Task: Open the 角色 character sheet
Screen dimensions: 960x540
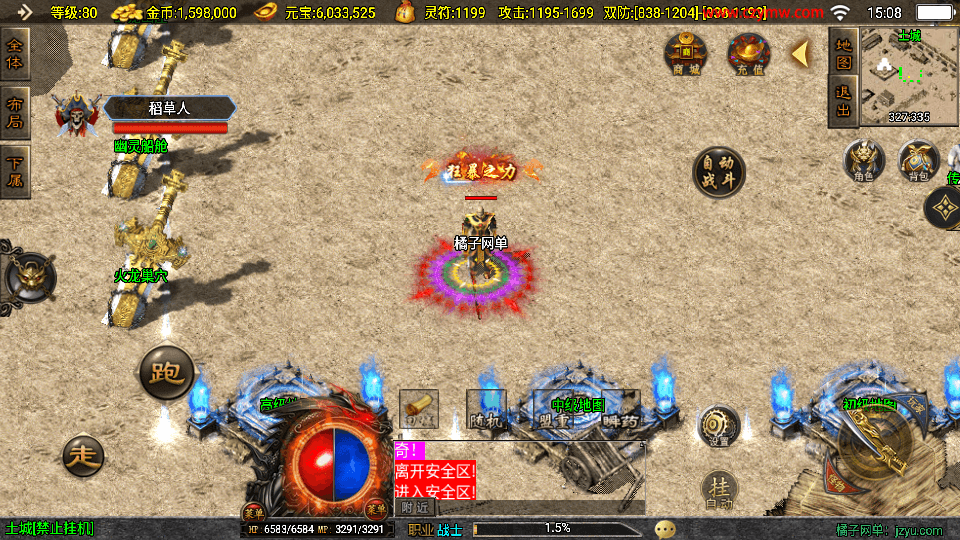Action: coord(863,161)
